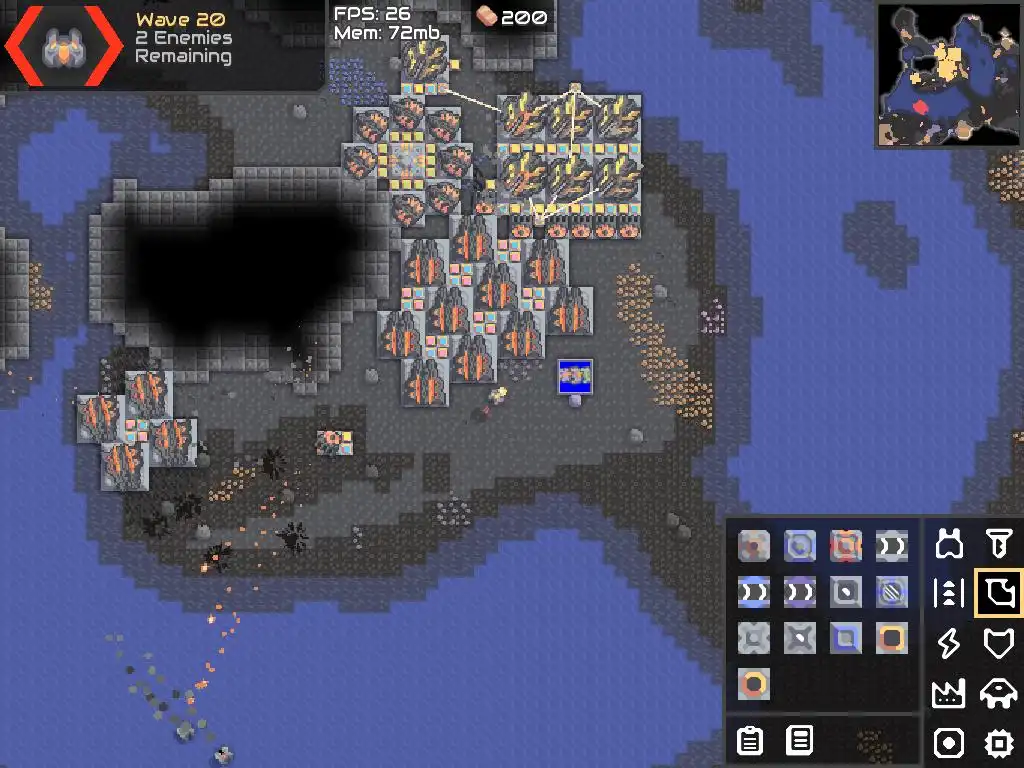Open the clipboard schematics button
This screenshot has width=1024, height=768.
[750, 741]
